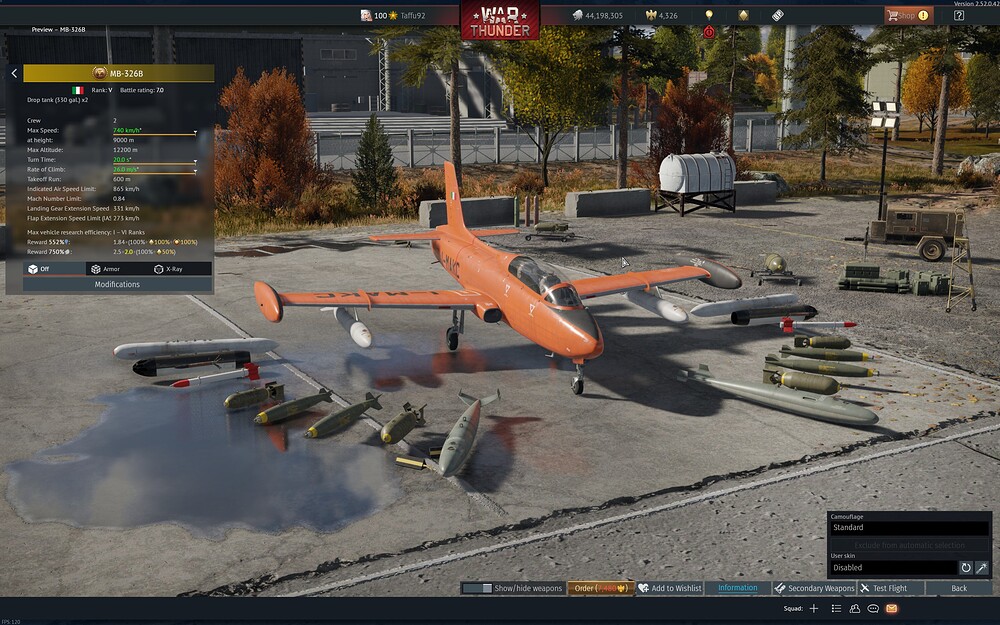Open the Modifications window

[x=118, y=284]
